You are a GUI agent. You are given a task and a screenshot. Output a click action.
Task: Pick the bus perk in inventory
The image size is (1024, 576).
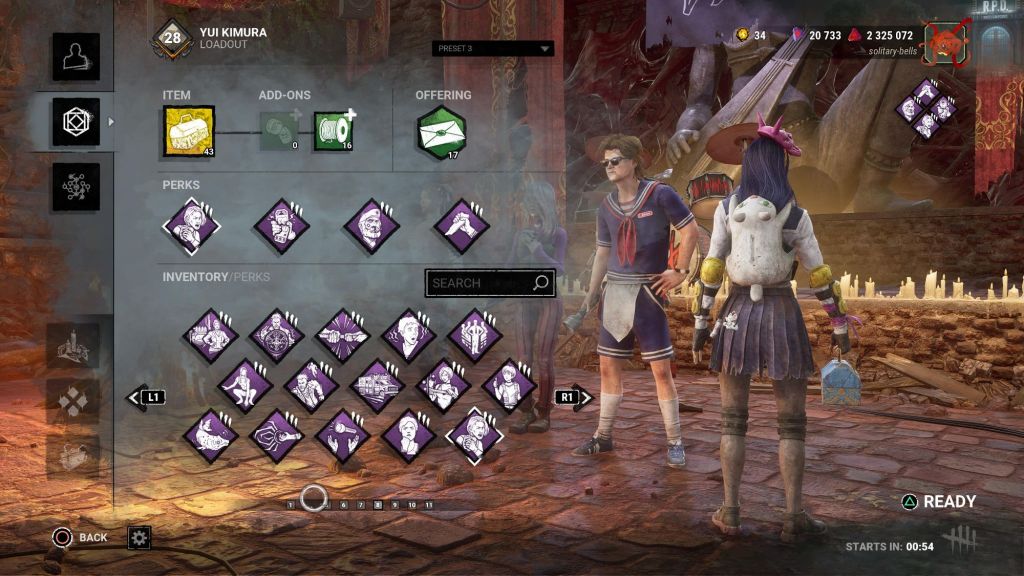click(x=377, y=385)
